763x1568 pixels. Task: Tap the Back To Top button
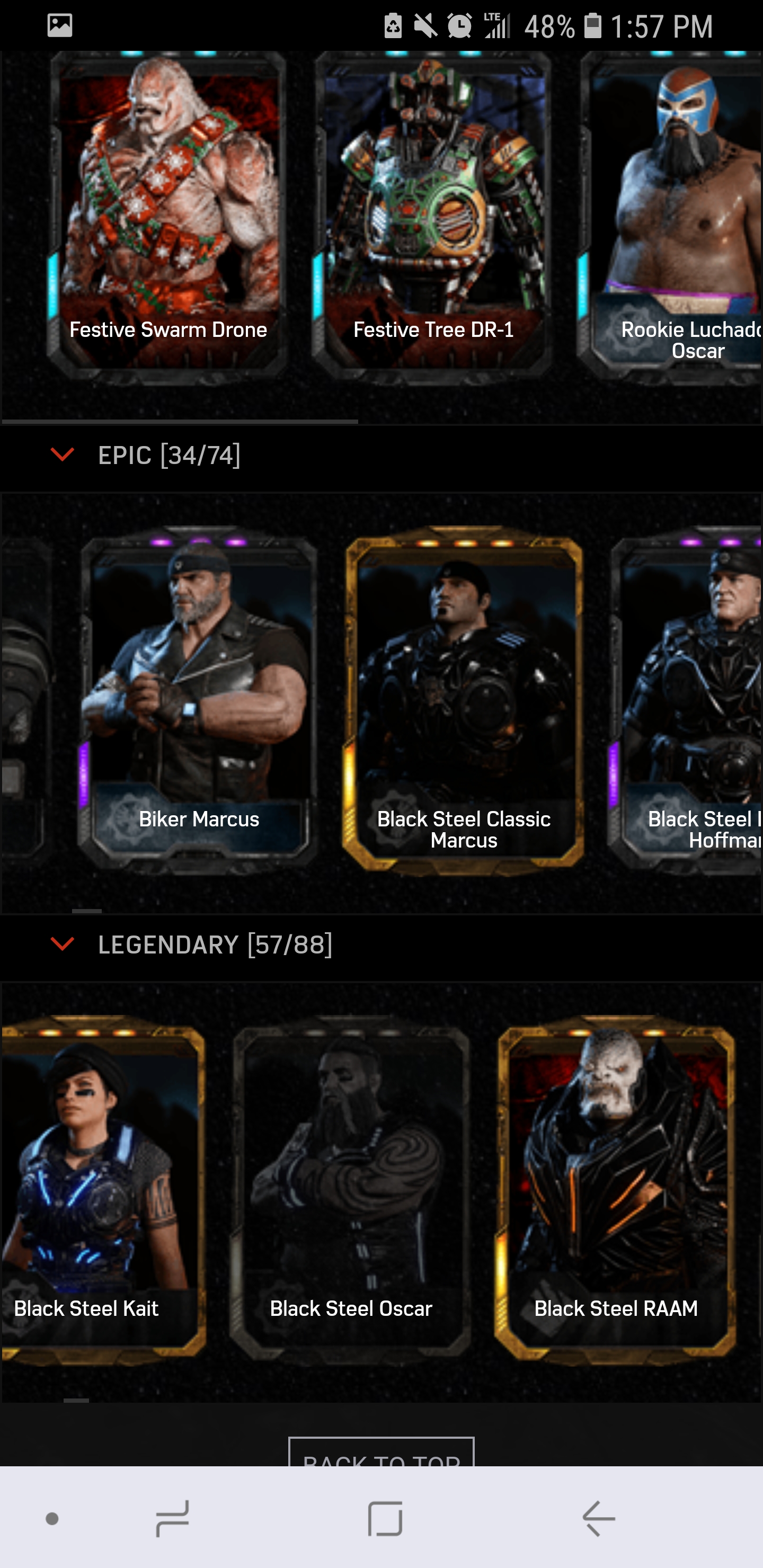(381, 1454)
